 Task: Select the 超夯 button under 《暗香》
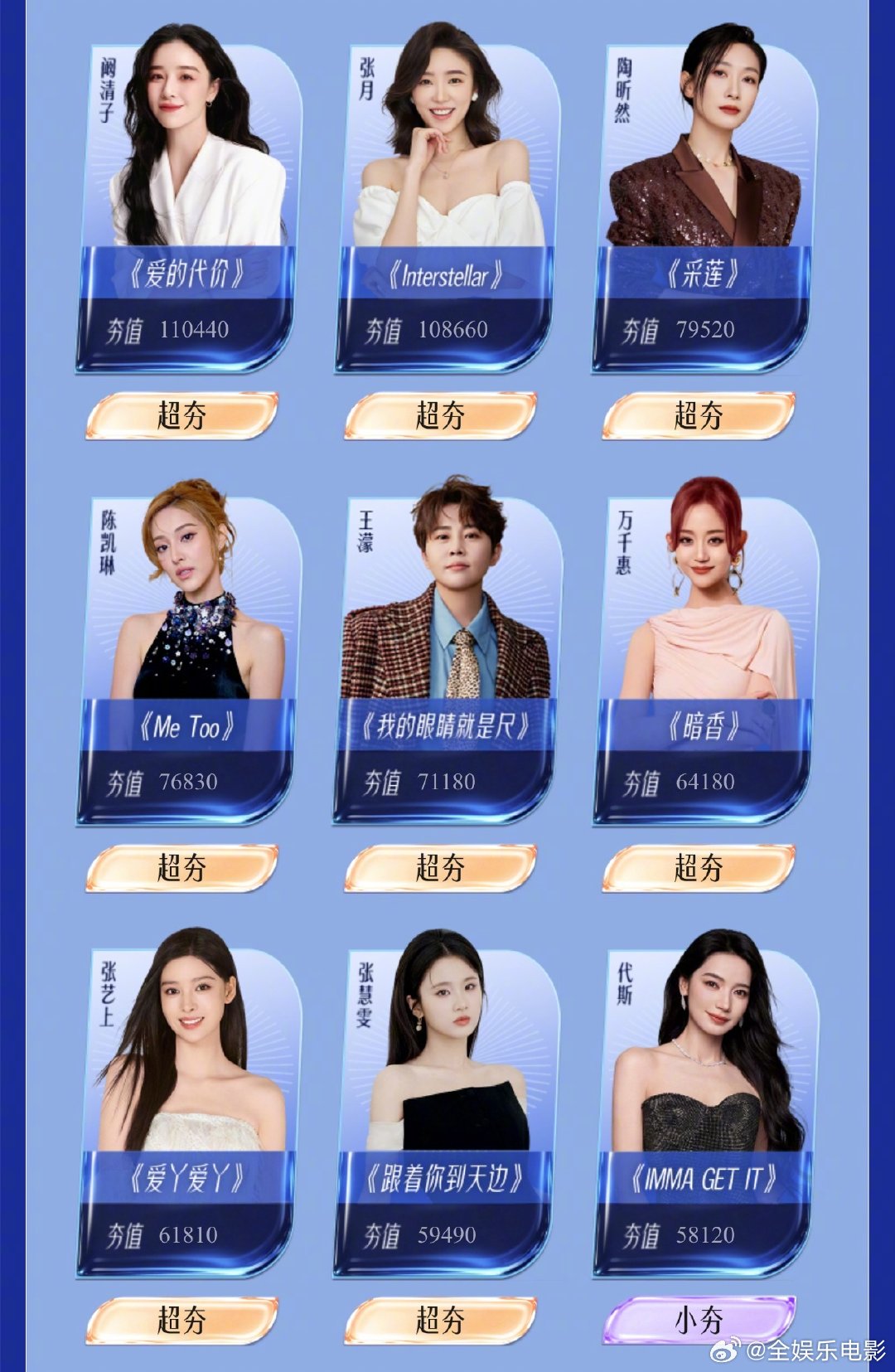pos(699,868)
